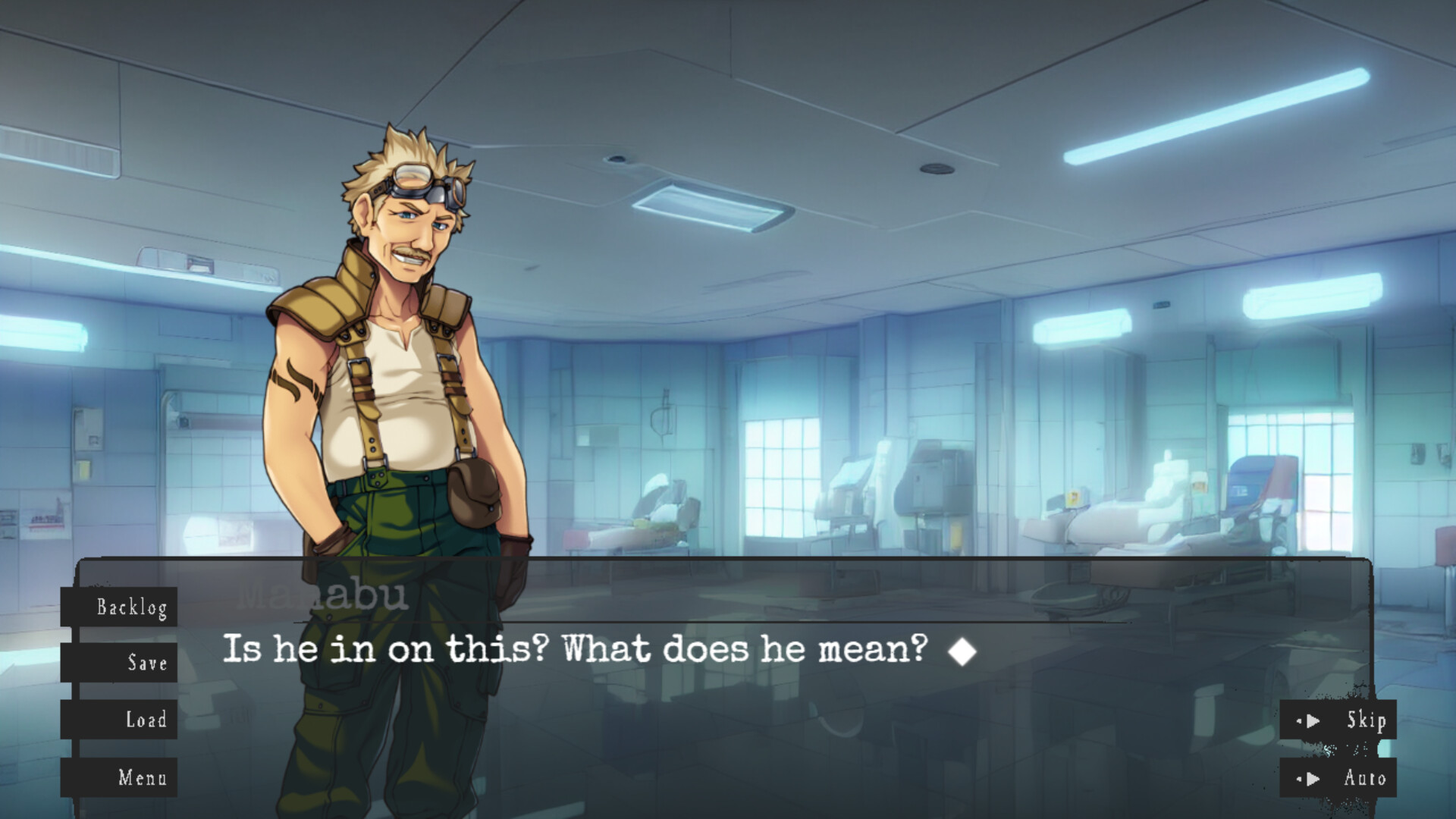Click the tab handle left of Menu
The image size is (1456, 819).
[74, 777]
